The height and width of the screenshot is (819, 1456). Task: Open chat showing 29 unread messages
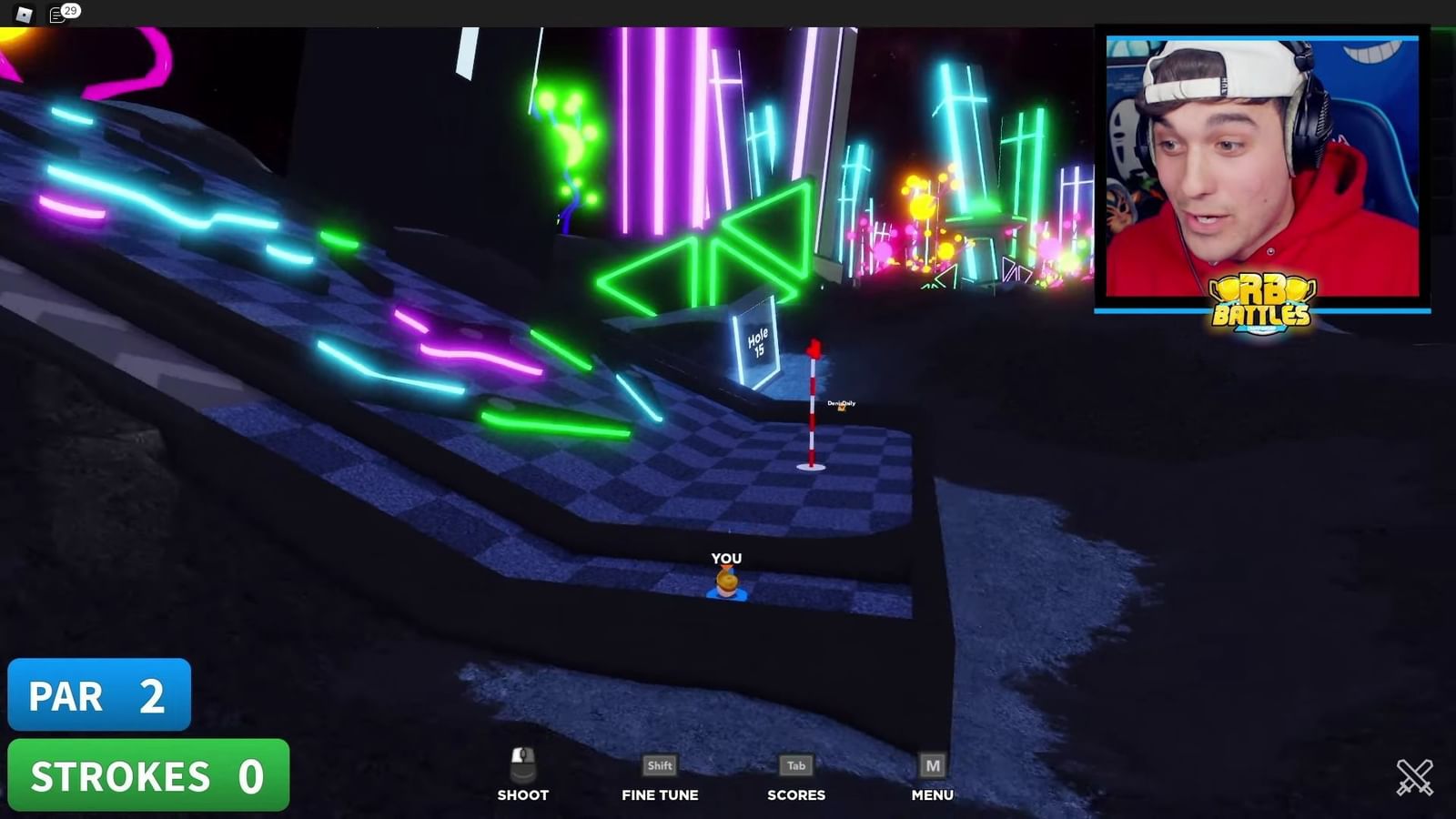(56, 14)
